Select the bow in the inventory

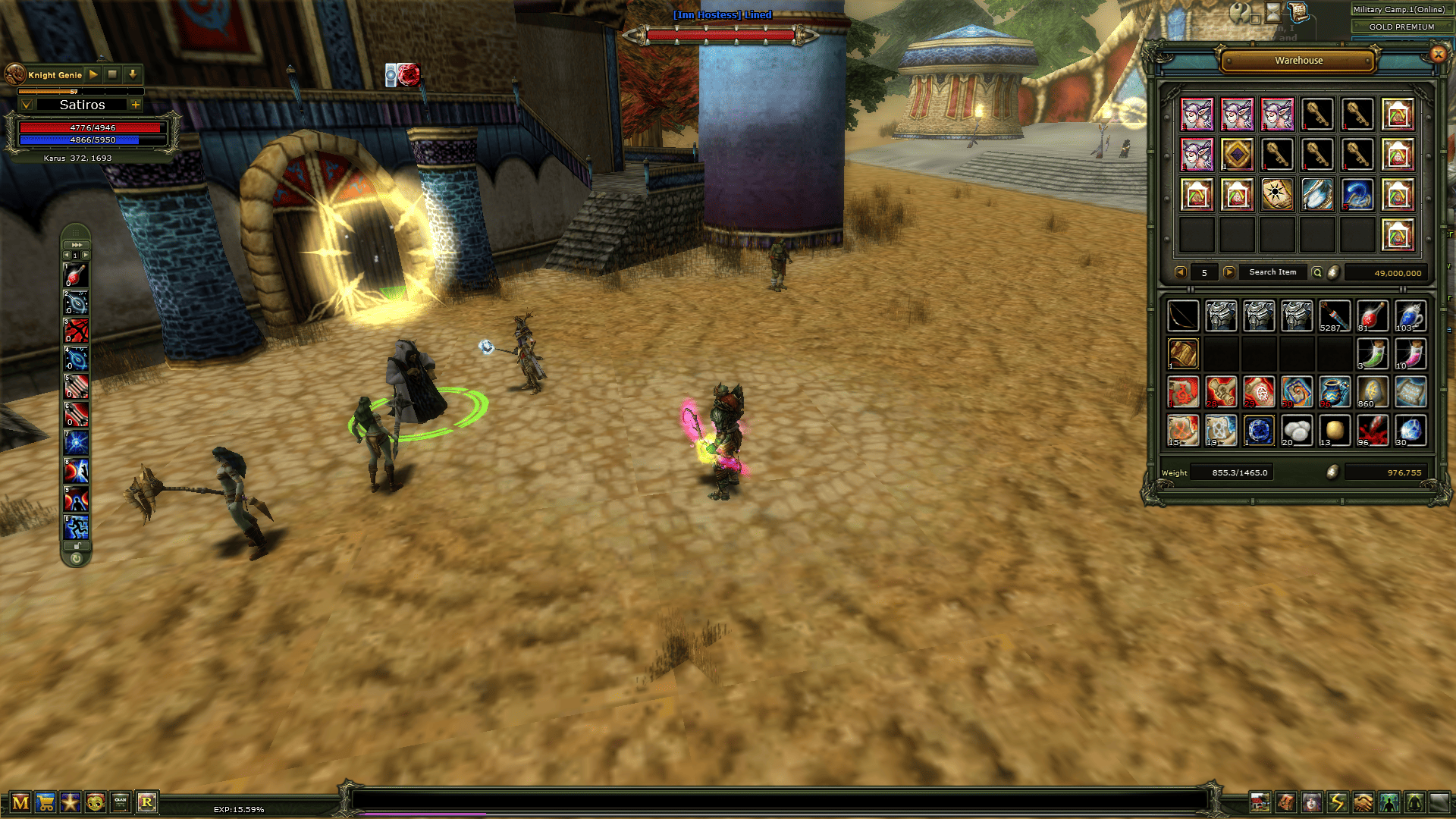coord(1183,316)
